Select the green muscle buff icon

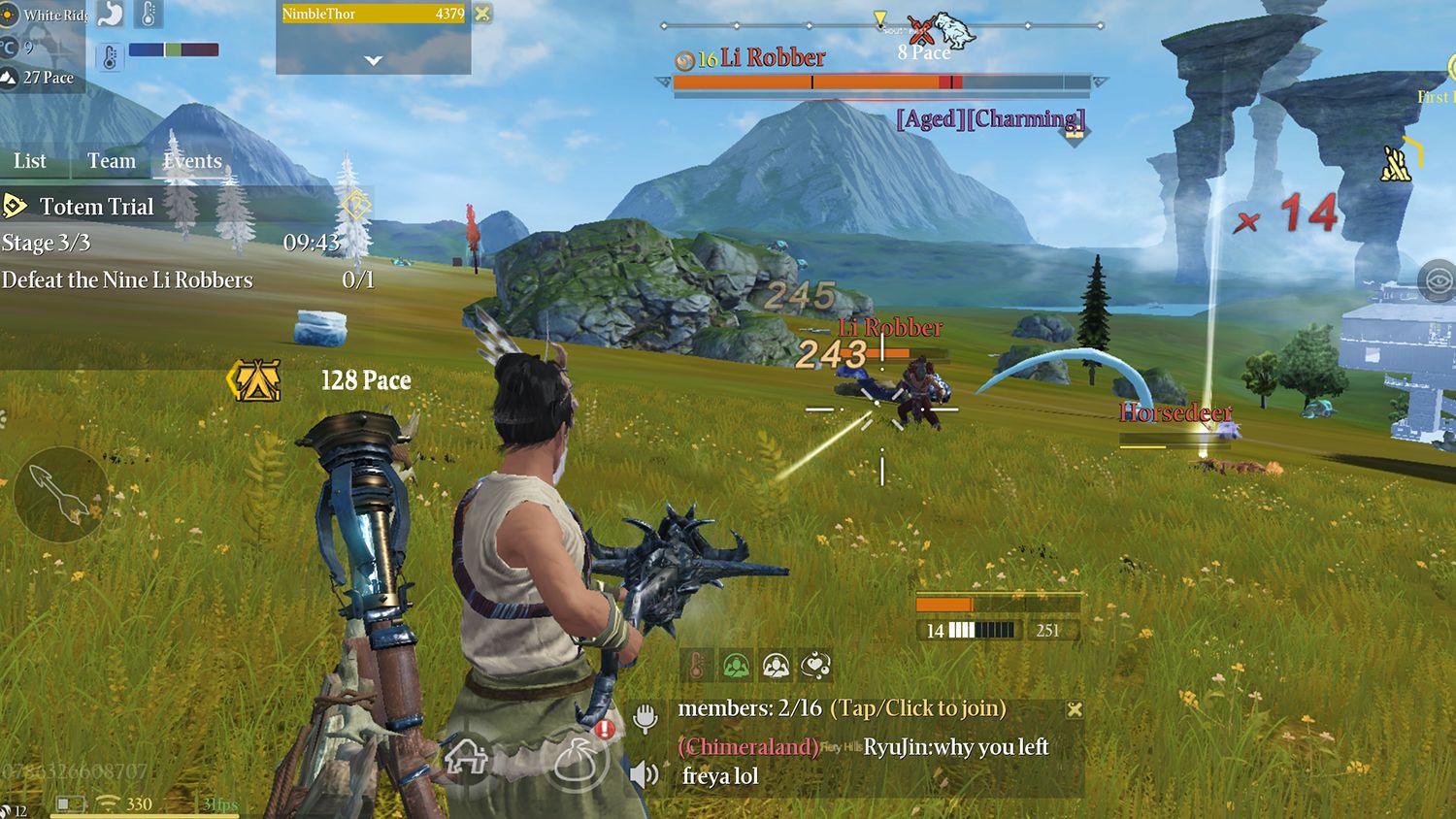point(737,665)
